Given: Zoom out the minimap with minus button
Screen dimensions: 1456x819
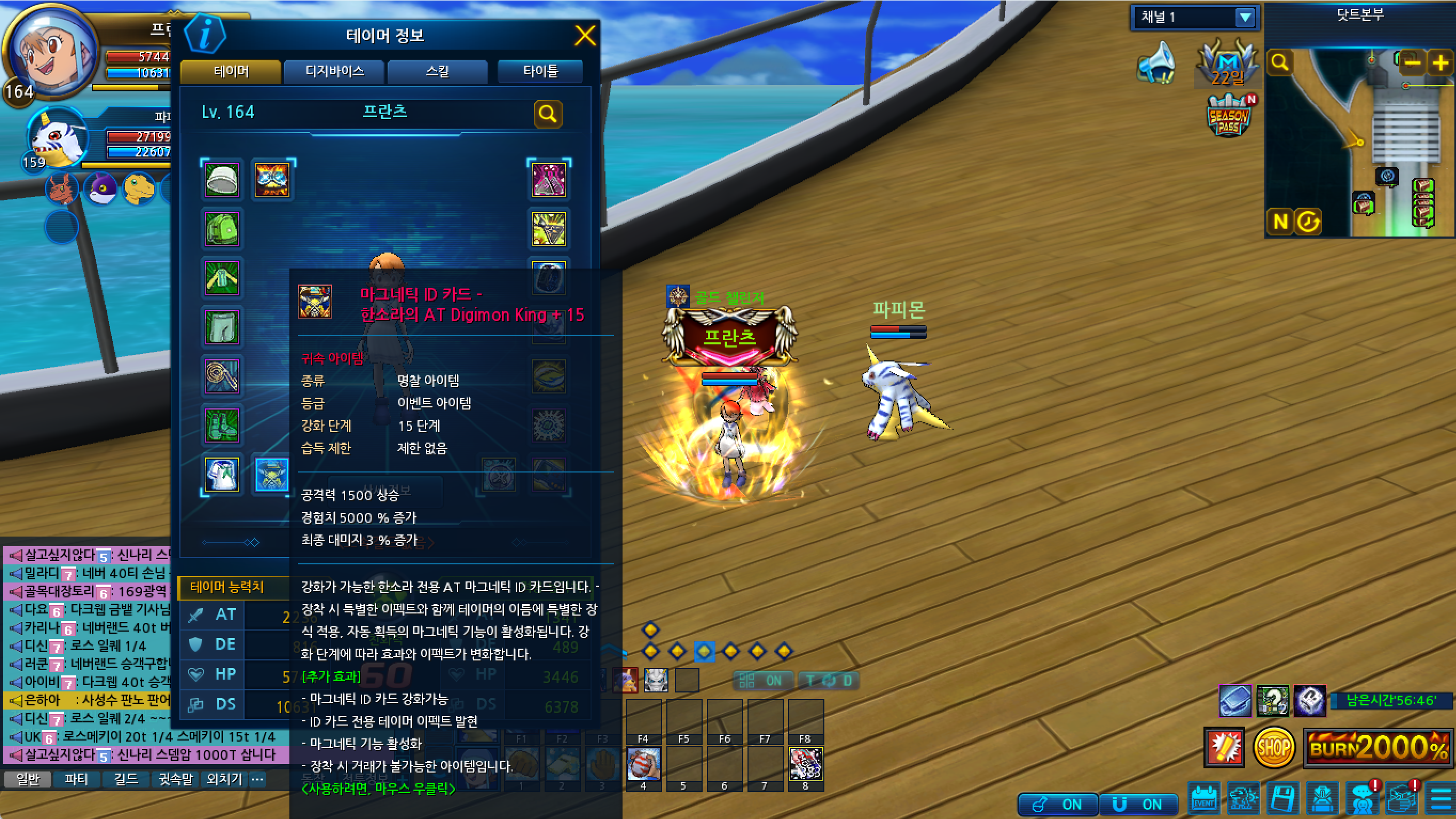Looking at the screenshot, I should click(x=1412, y=62).
